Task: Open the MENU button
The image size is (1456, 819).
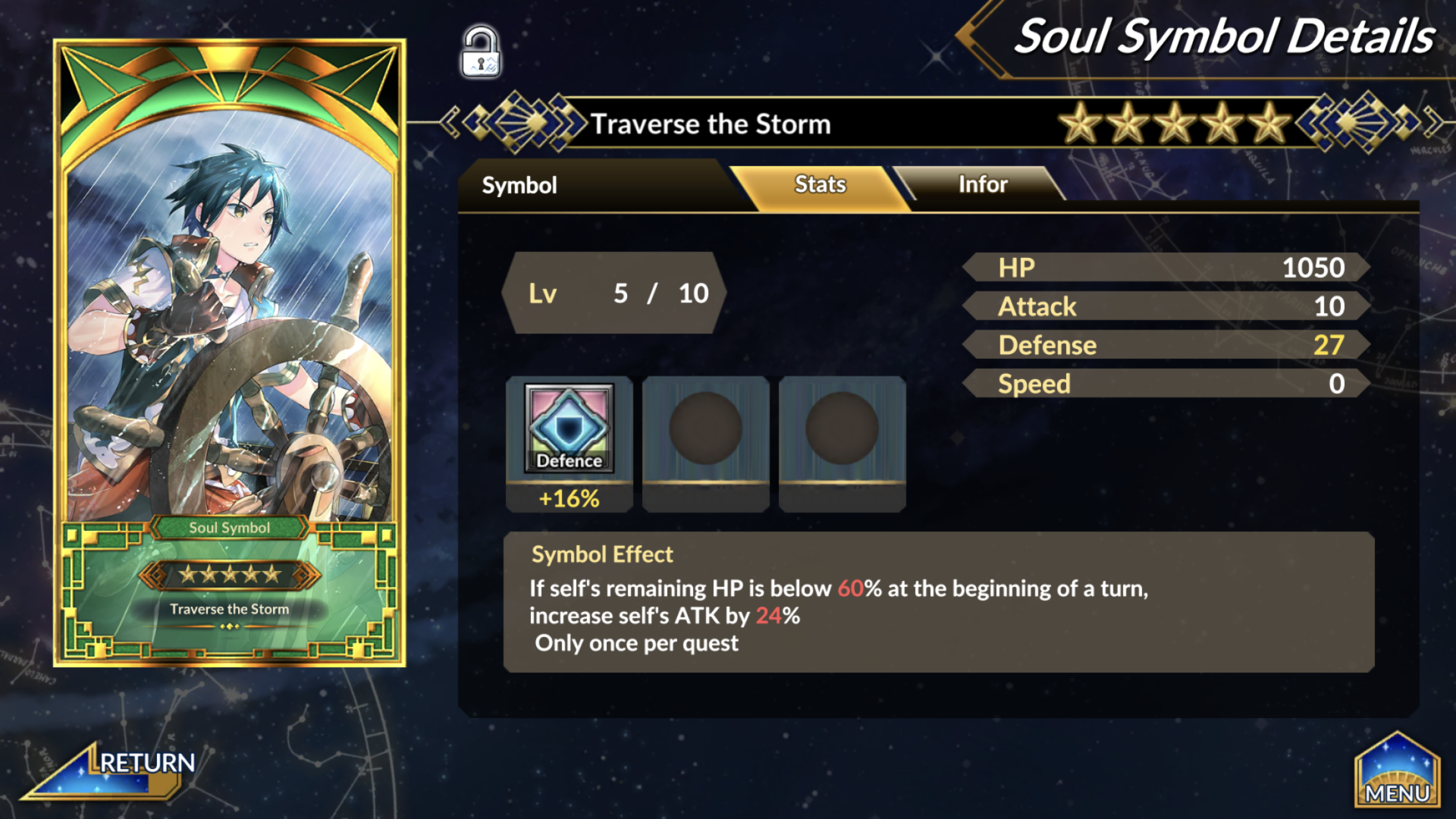Action: (1397, 773)
